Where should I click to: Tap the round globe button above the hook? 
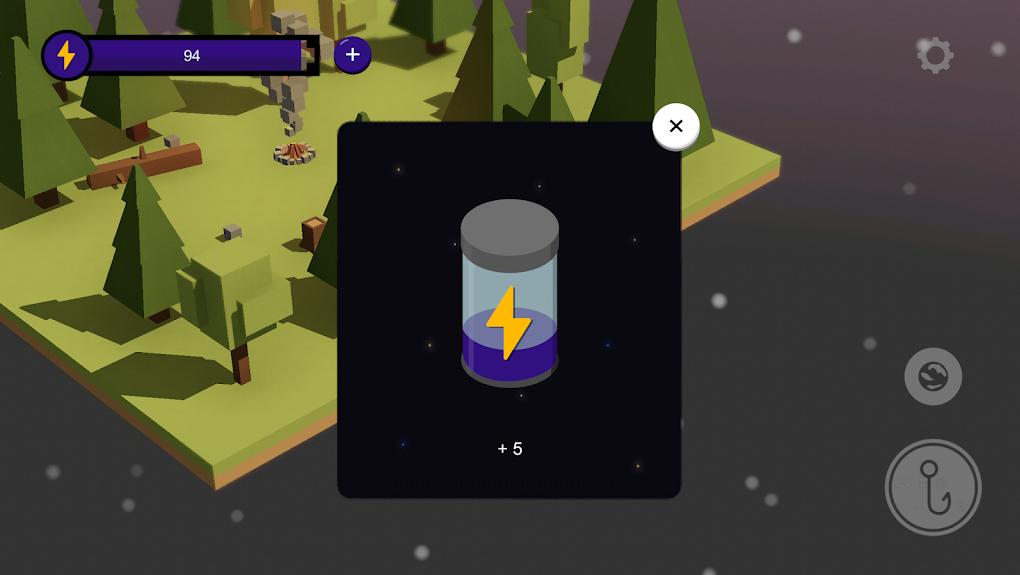coord(933,376)
